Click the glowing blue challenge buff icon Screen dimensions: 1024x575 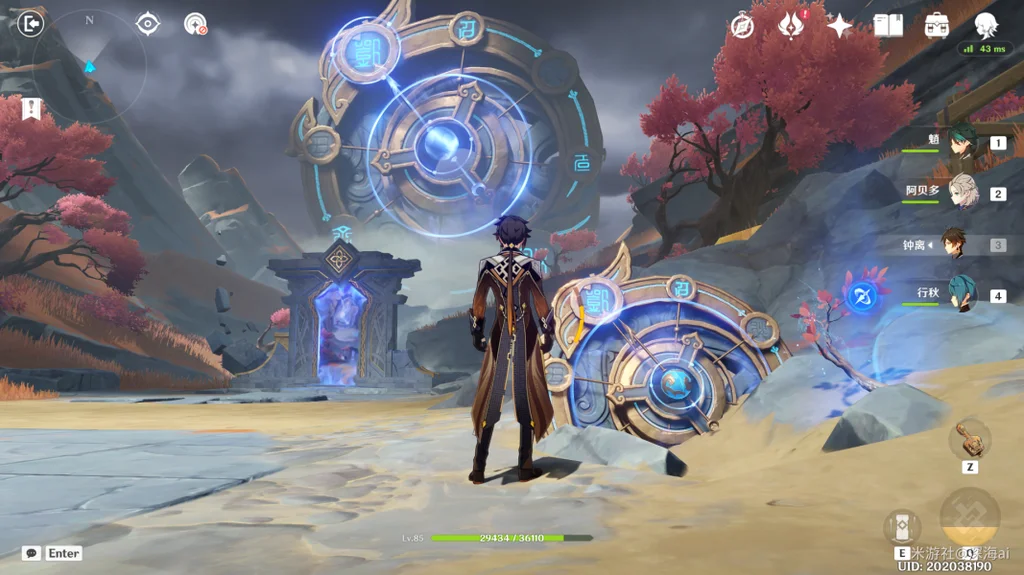(x=861, y=294)
